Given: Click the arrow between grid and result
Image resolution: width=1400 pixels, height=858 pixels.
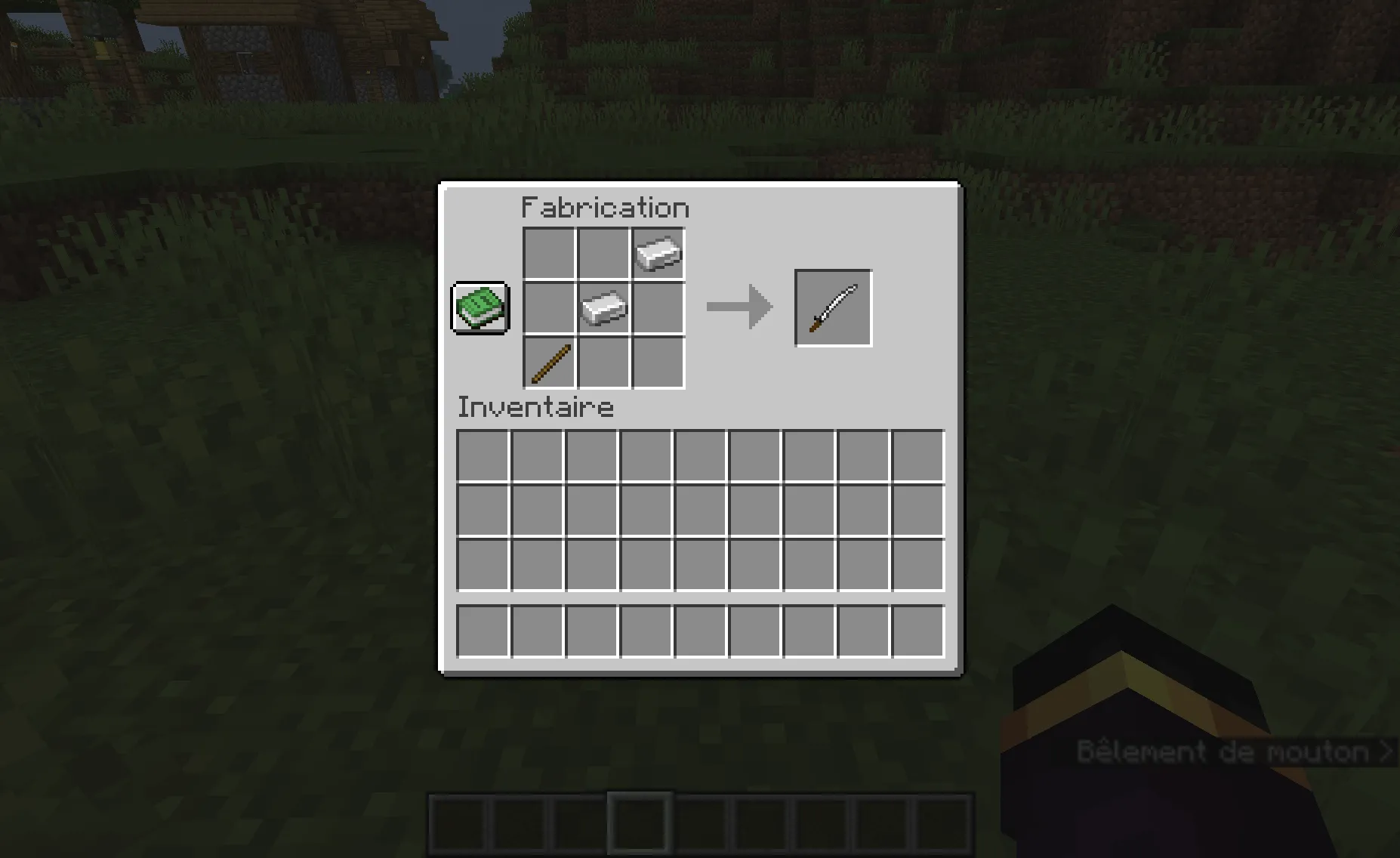Looking at the screenshot, I should (739, 307).
